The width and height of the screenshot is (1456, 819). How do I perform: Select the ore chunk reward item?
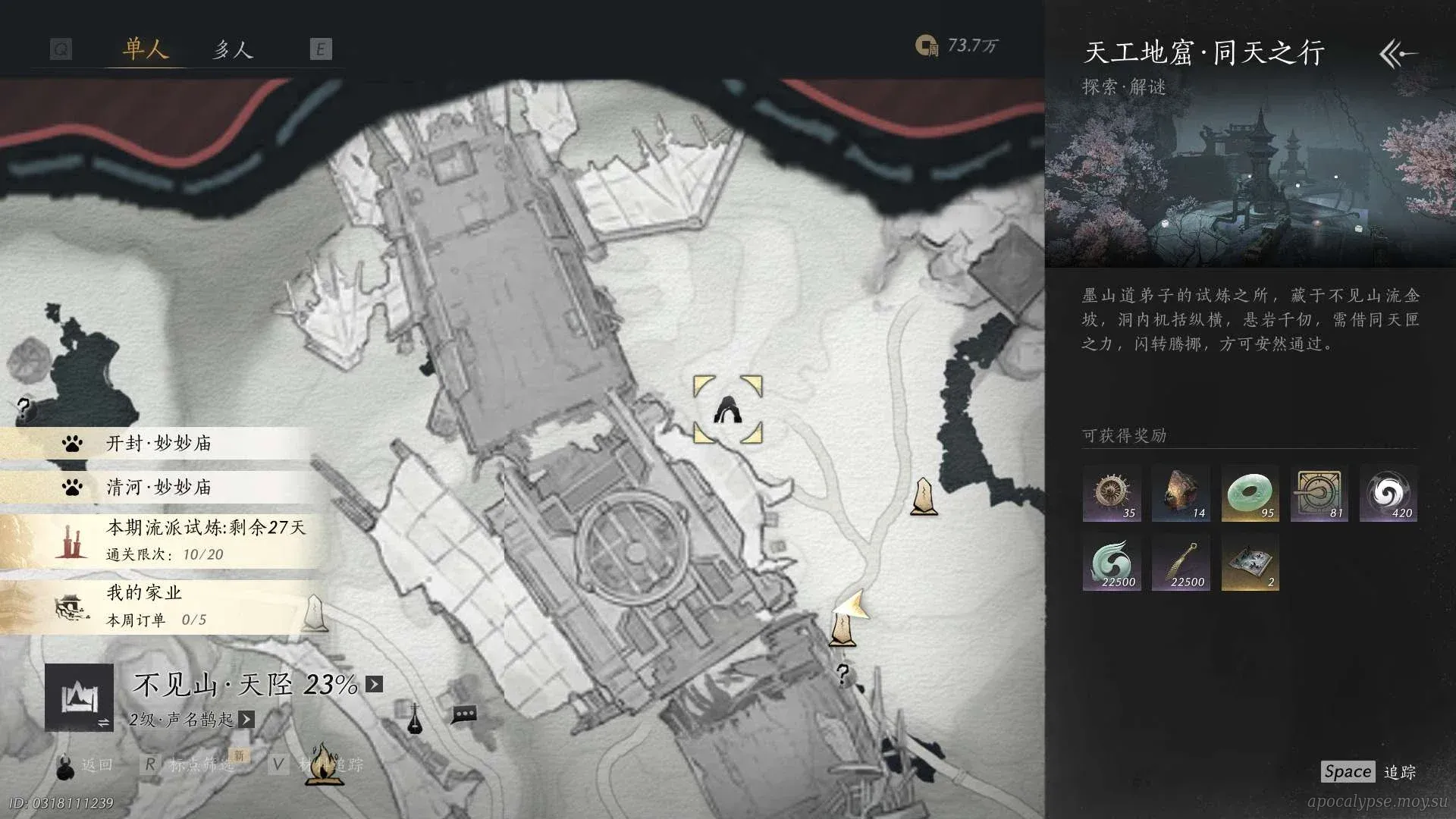click(x=1181, y=494)
